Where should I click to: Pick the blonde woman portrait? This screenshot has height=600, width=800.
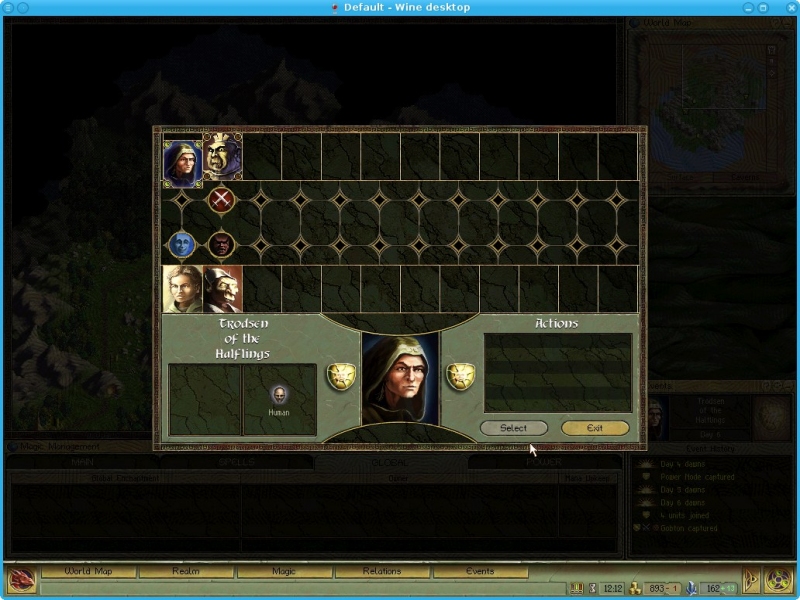click(183, 289)
